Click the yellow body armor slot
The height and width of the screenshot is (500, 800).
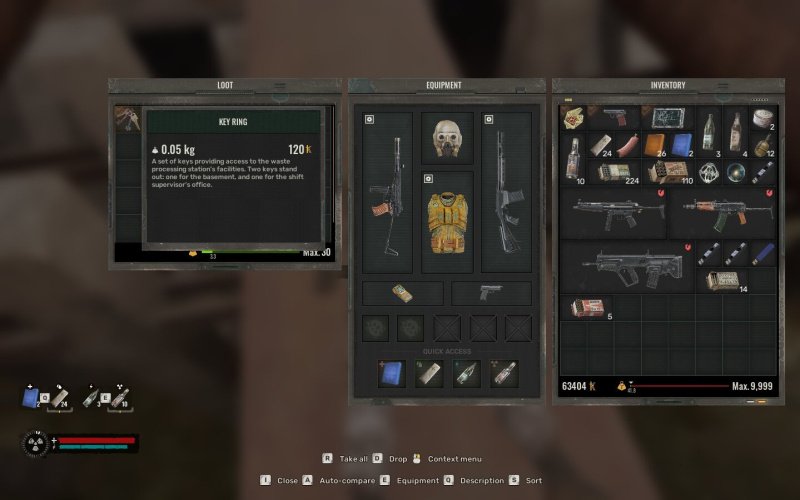pyautogui.click(x=447, y=220)
